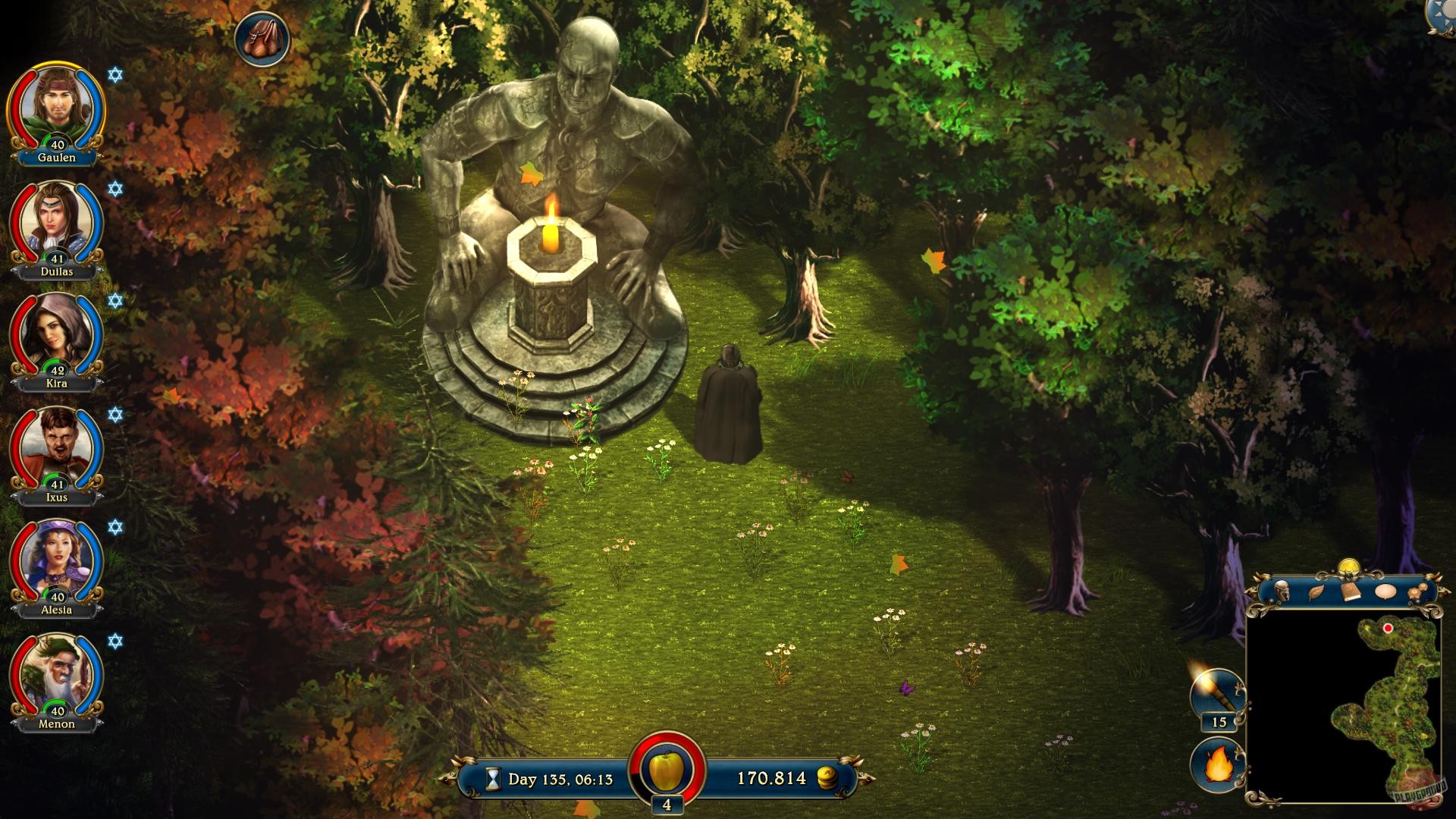The height and width of the screenshot is (819, 1456).
Task: Click the level-up star beside Gaulen
Action: [114, 73]
